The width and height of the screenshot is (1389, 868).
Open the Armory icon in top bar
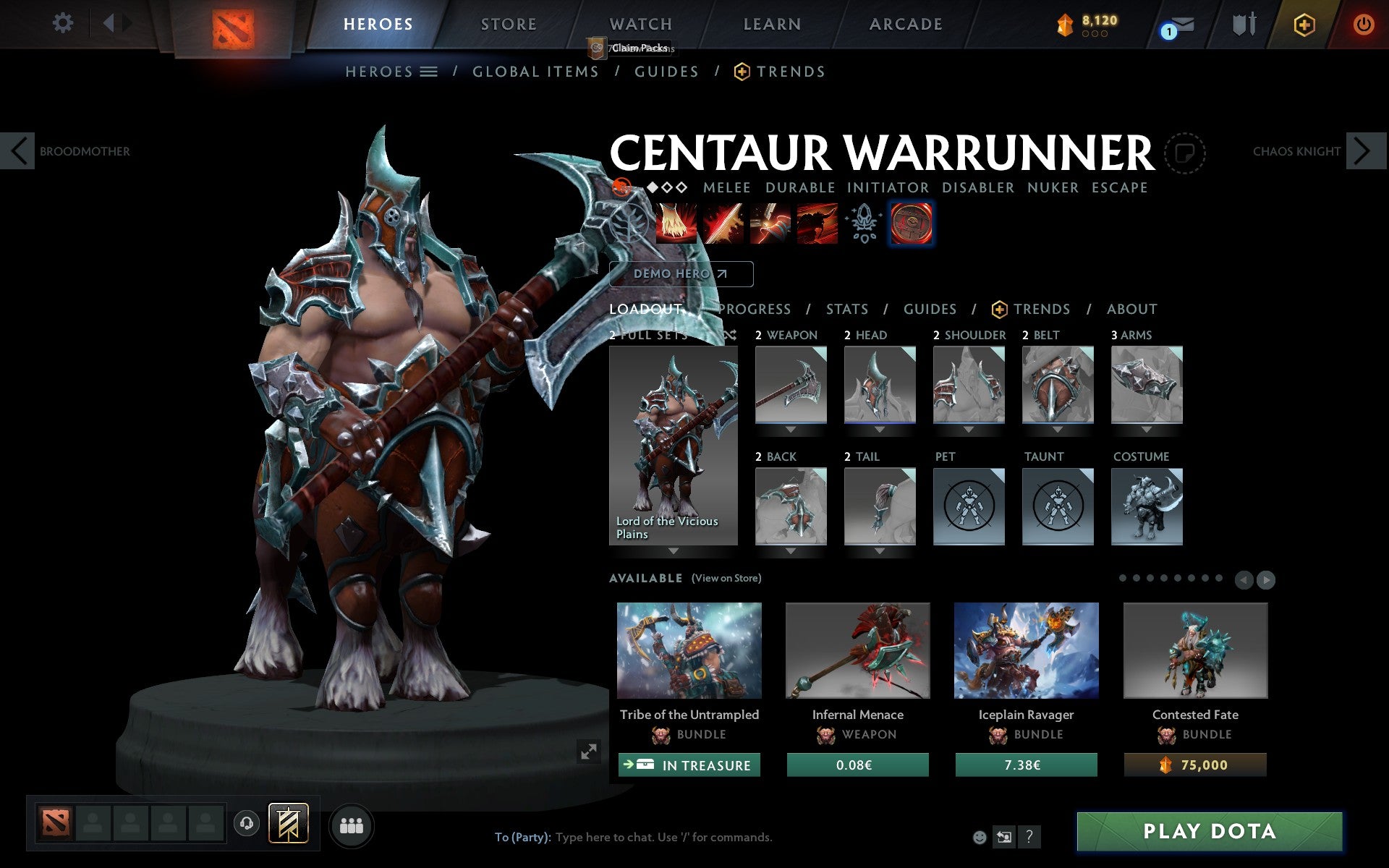coord(1245,24)
